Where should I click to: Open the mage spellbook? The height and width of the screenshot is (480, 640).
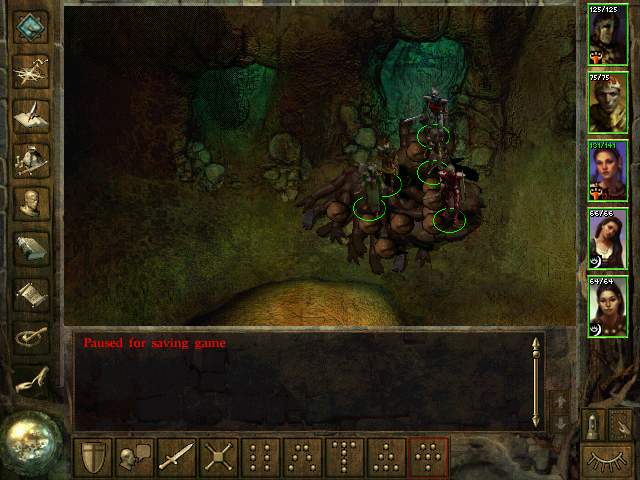[31, 249]
